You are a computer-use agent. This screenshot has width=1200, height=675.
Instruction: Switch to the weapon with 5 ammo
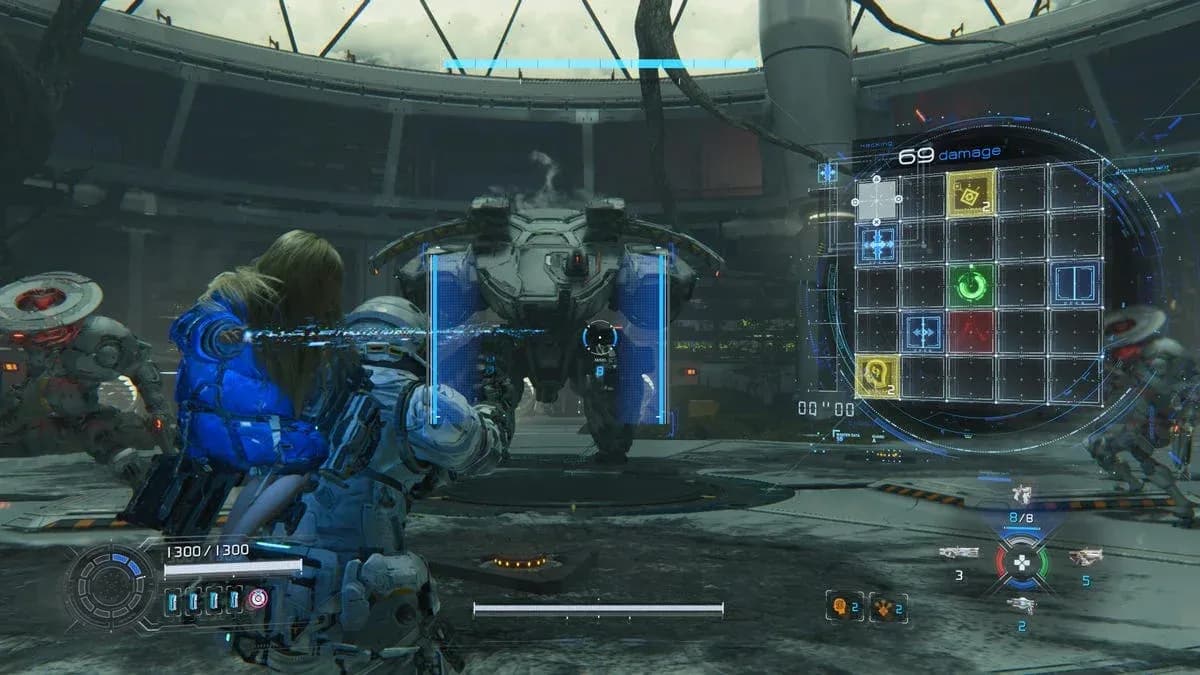1085,557
